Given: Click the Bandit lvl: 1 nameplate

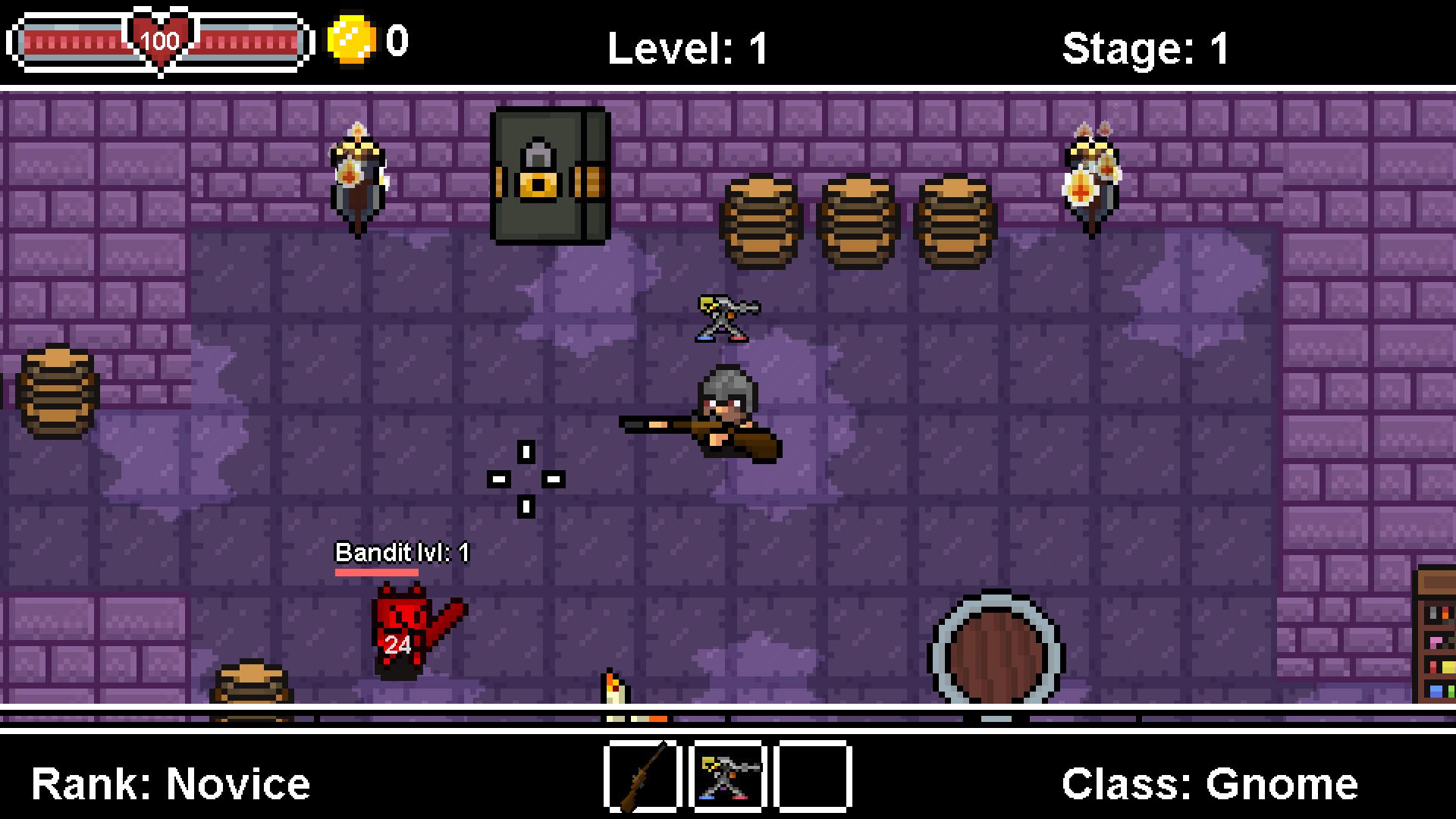Looking at the screenshot, I should [x=402, y=554].
